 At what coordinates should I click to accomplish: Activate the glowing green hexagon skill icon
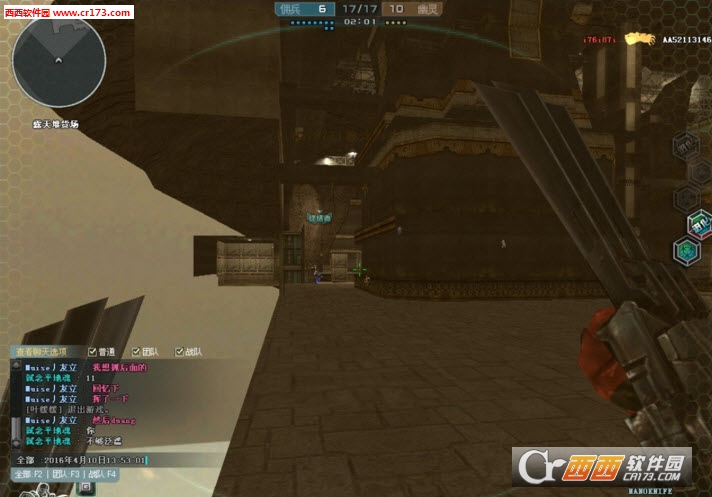[x=684, y=251]
